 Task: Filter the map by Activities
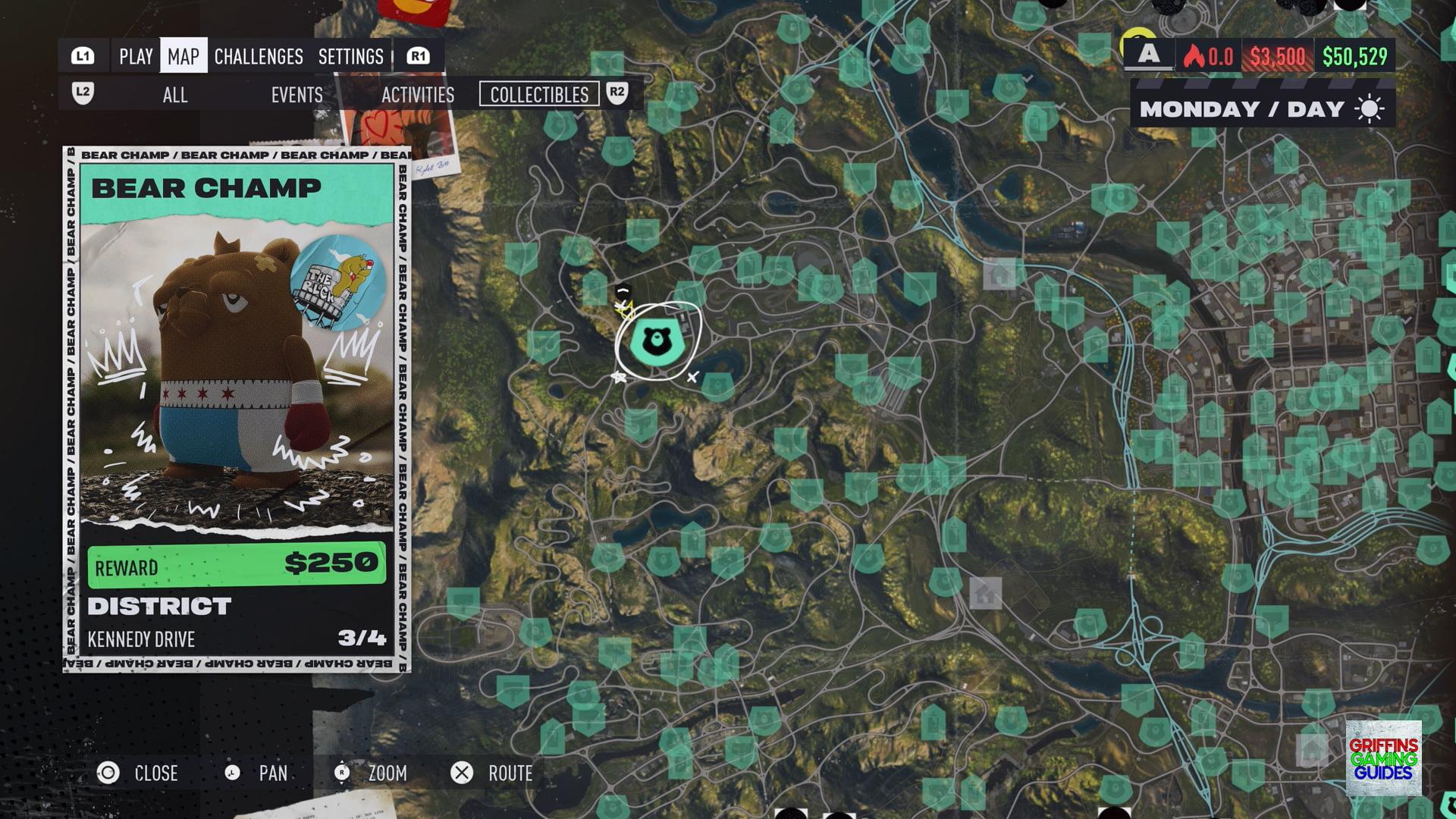[x=418, y=95]
